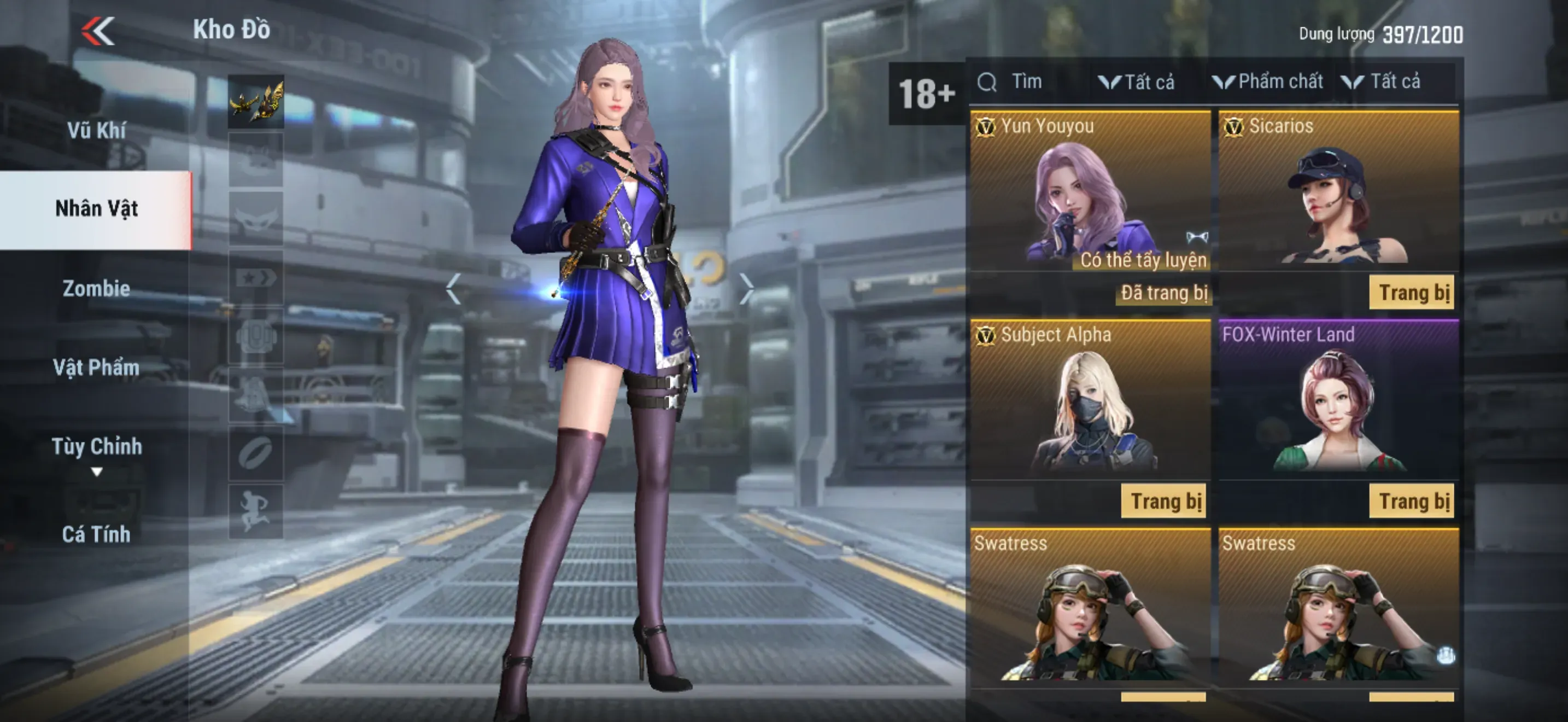Switch to the Vũ Khí tab
Image resolution: width=1568 pixels, height=722 pixels.
(96, 130)
